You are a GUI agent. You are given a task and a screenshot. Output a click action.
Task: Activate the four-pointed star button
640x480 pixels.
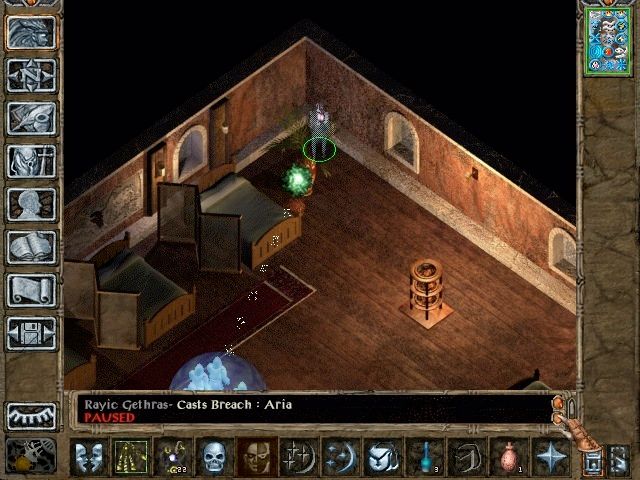551,457
